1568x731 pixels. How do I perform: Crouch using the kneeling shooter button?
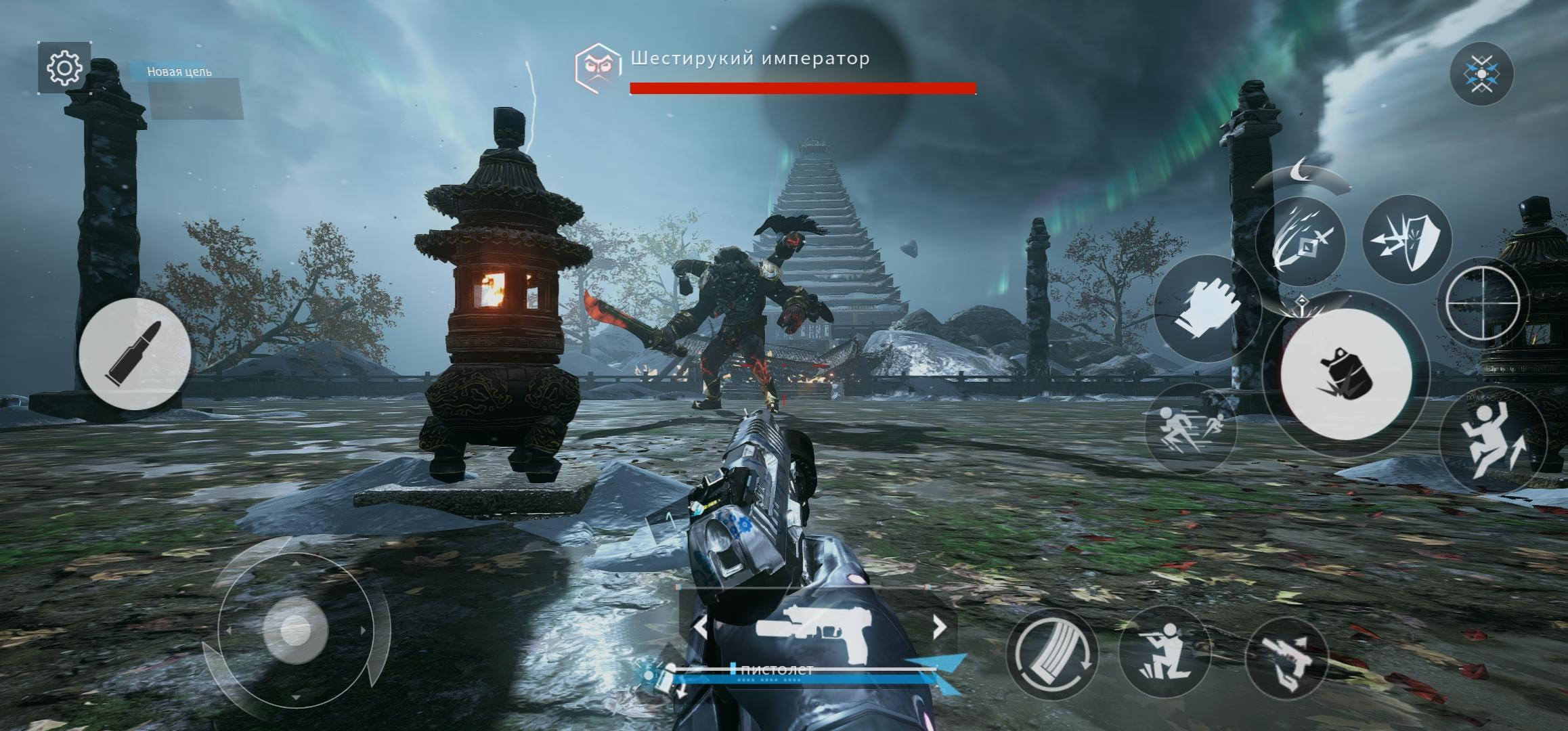[1163, 652]
